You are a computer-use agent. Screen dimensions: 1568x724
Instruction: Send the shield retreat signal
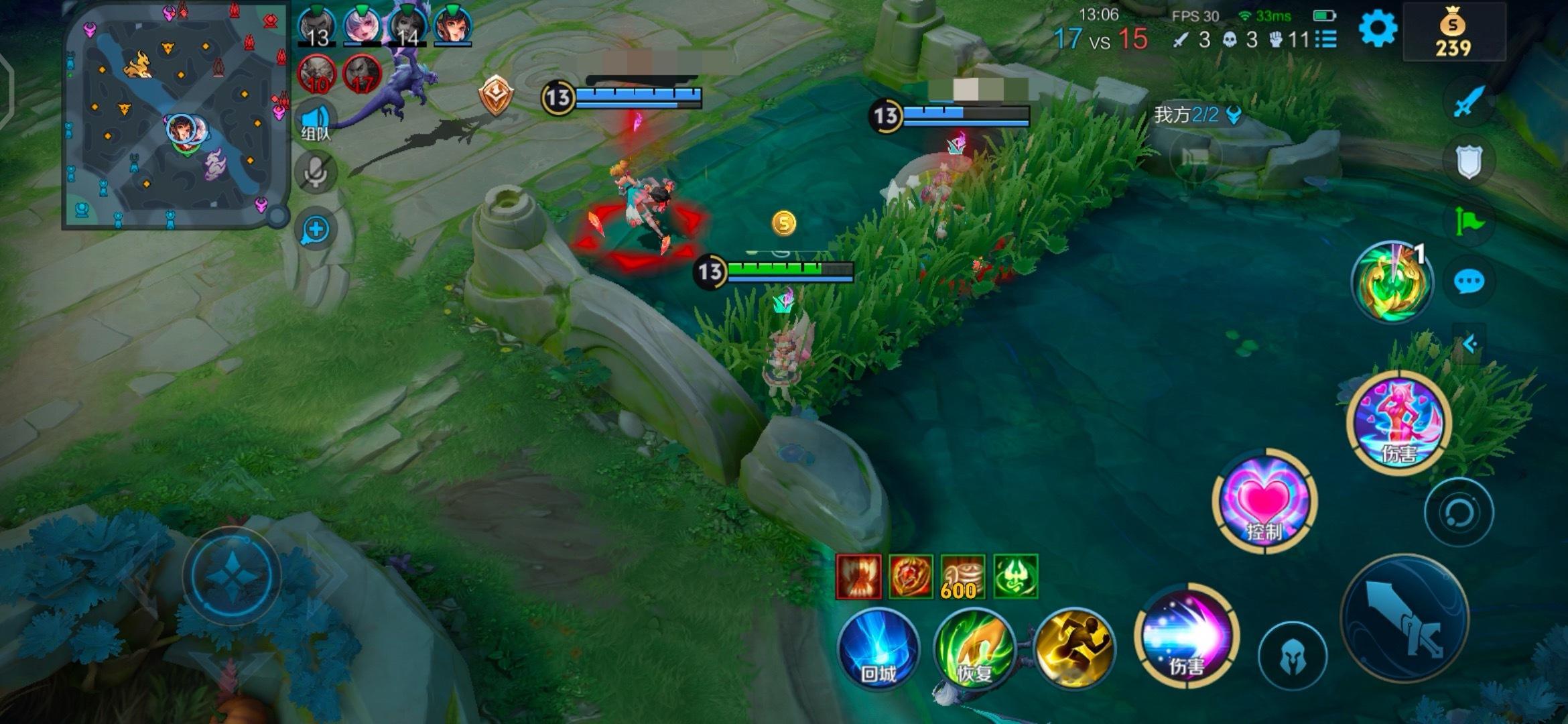(1468, 161)
